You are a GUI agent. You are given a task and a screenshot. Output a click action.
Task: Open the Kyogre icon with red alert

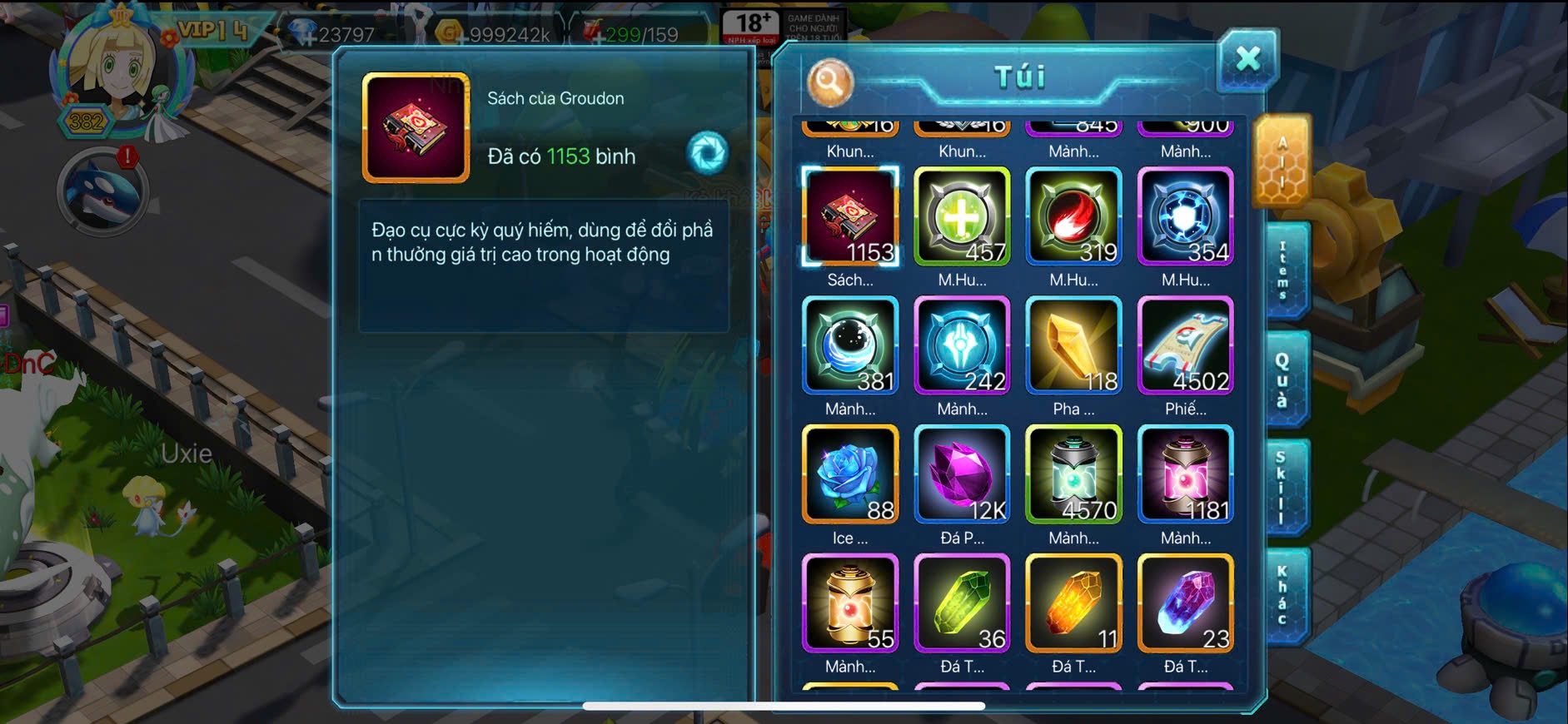103,192
